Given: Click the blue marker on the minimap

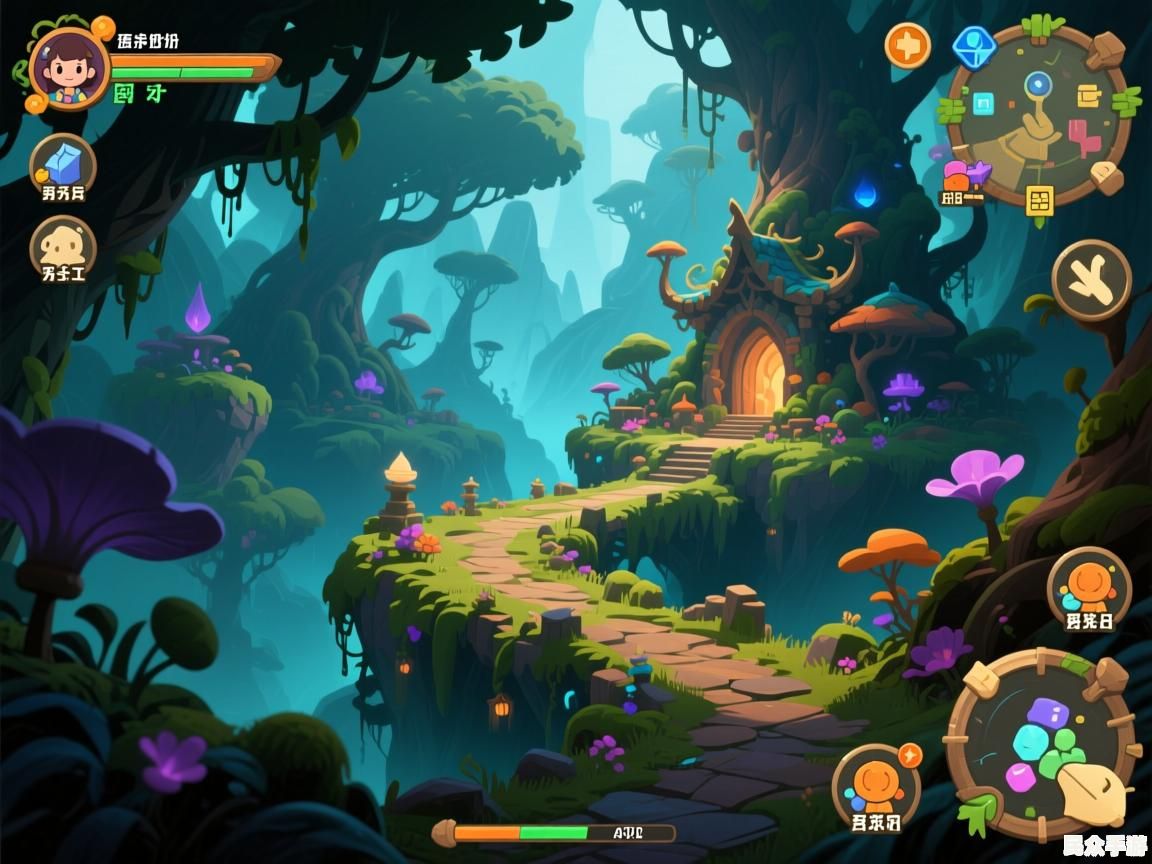Looking at the screenshot, I should [x=1039, y=85].
